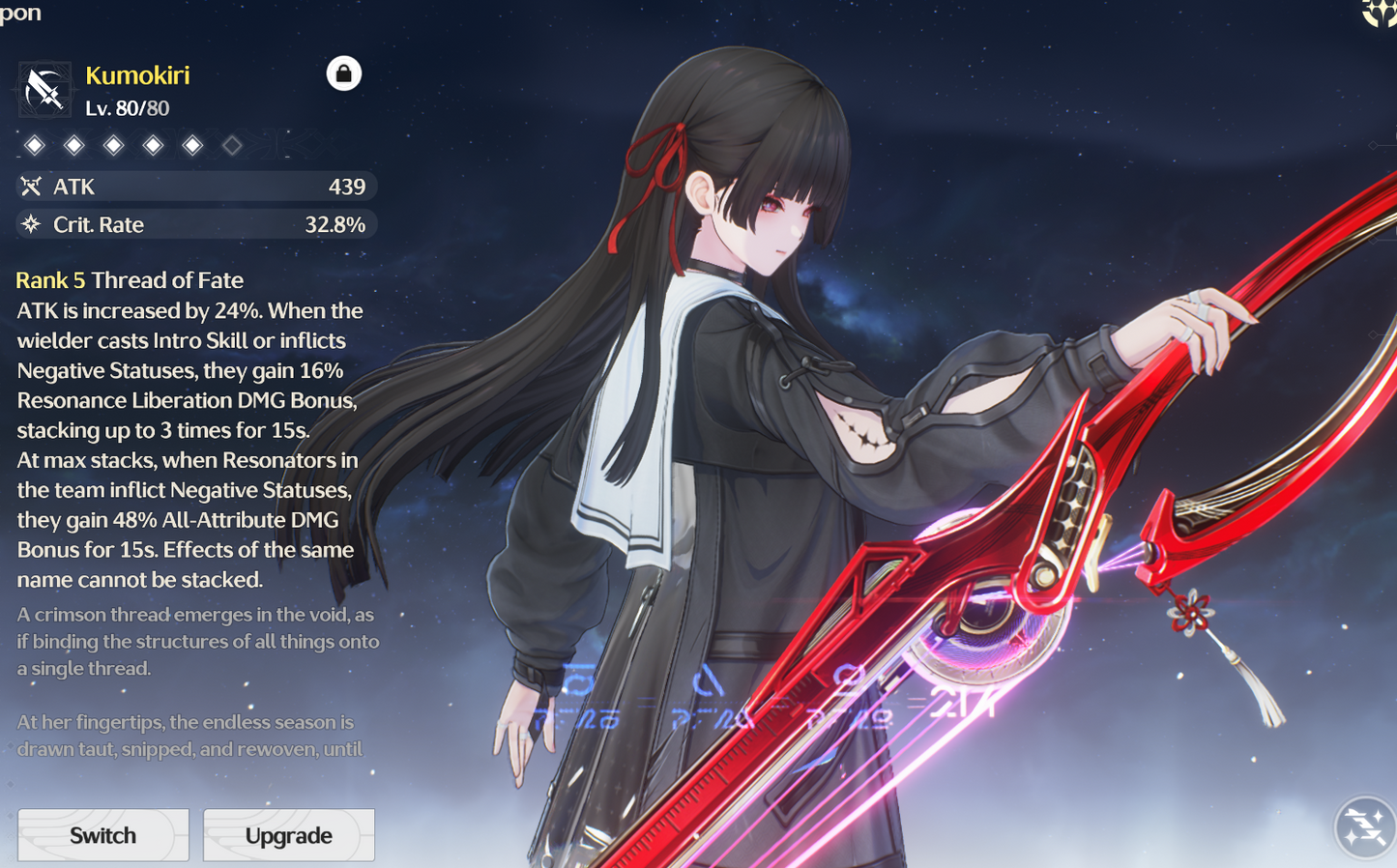This screenshot has height=868, width=1397.
Task: Select the first lit ascension diamond
Action: pos(35,144)
